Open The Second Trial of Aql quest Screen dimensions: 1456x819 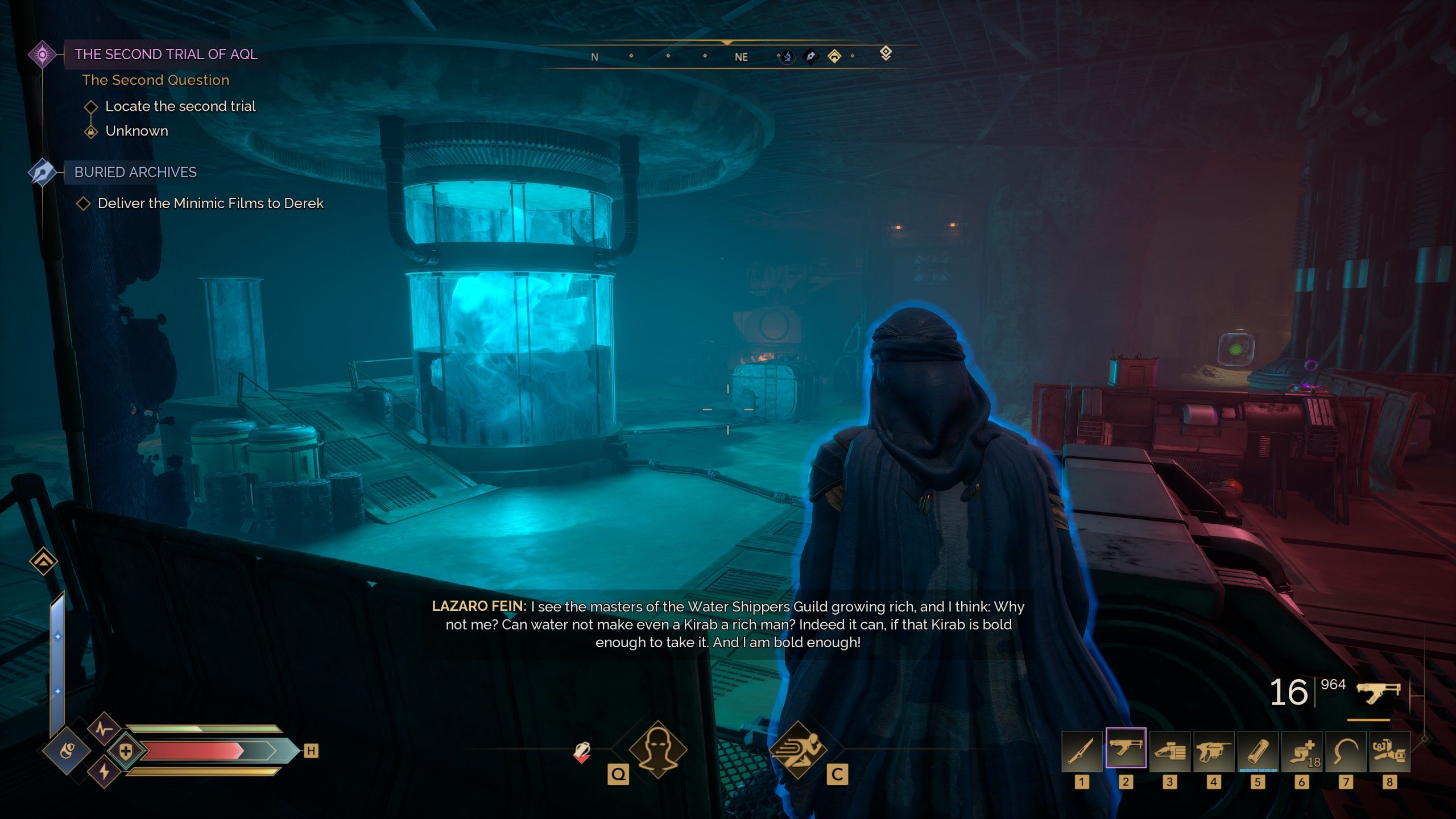pyautogui.click(x=166, y=55)
